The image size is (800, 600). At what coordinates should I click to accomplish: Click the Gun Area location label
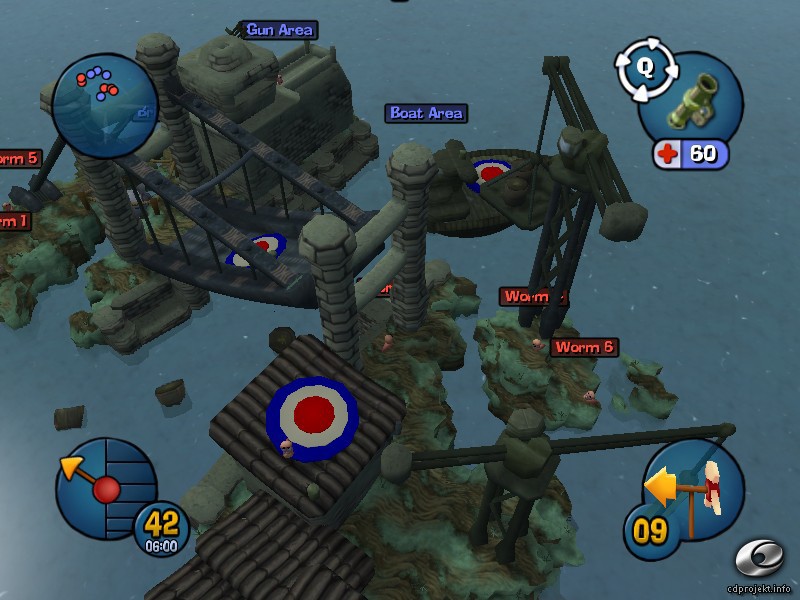coord(279,30)
